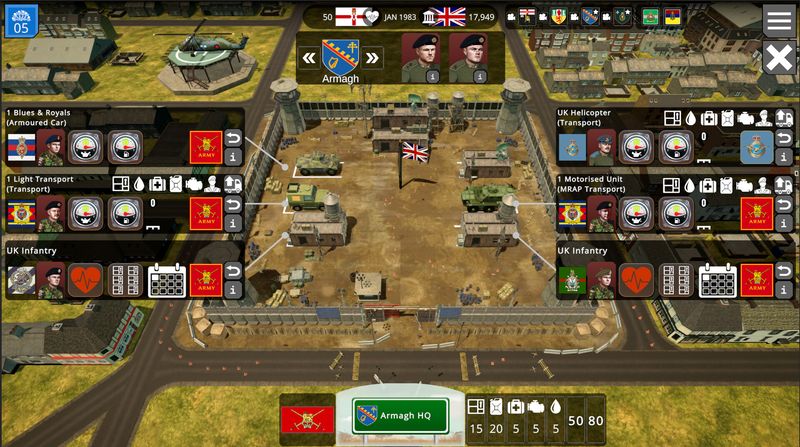Click the return arrow on Light Transport
The height and width of the screenshot is (447, 800).
tap(233, 204)
